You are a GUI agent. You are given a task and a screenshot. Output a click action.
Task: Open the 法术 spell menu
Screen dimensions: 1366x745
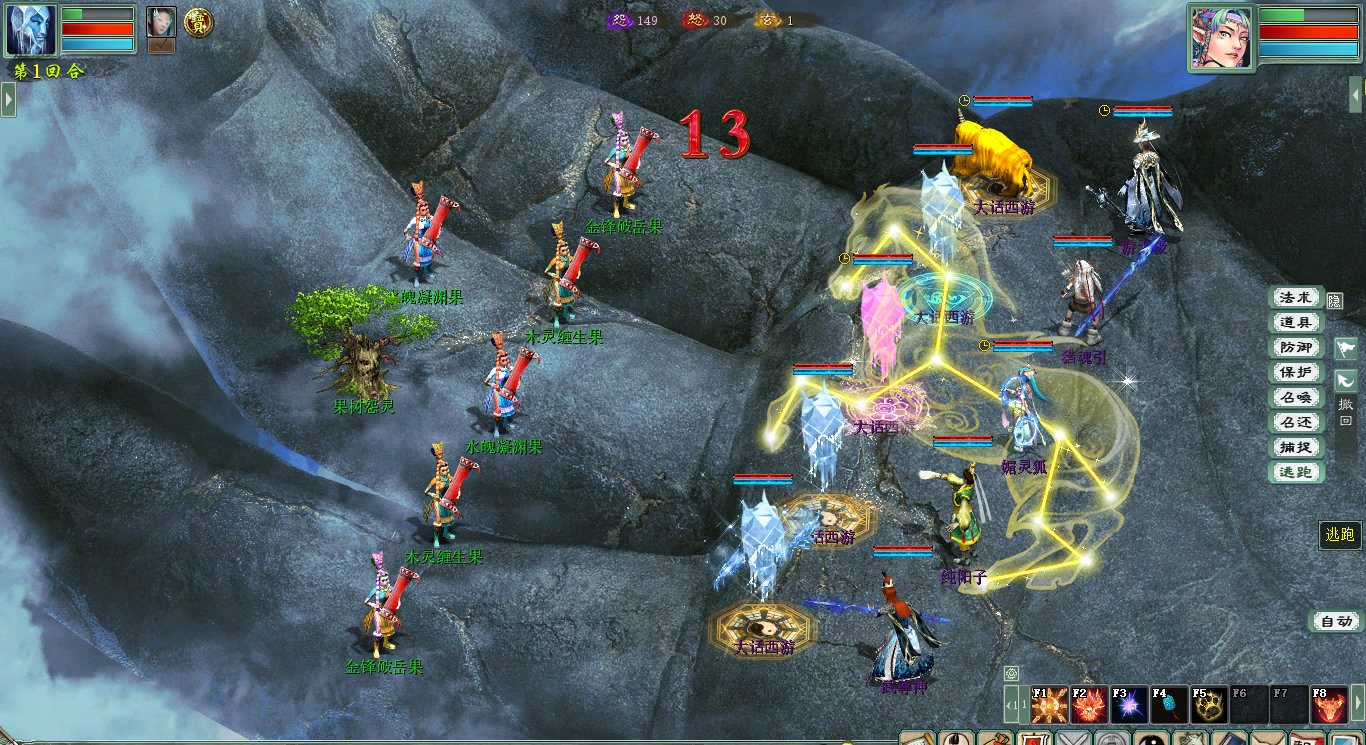tap(1296, 297)
